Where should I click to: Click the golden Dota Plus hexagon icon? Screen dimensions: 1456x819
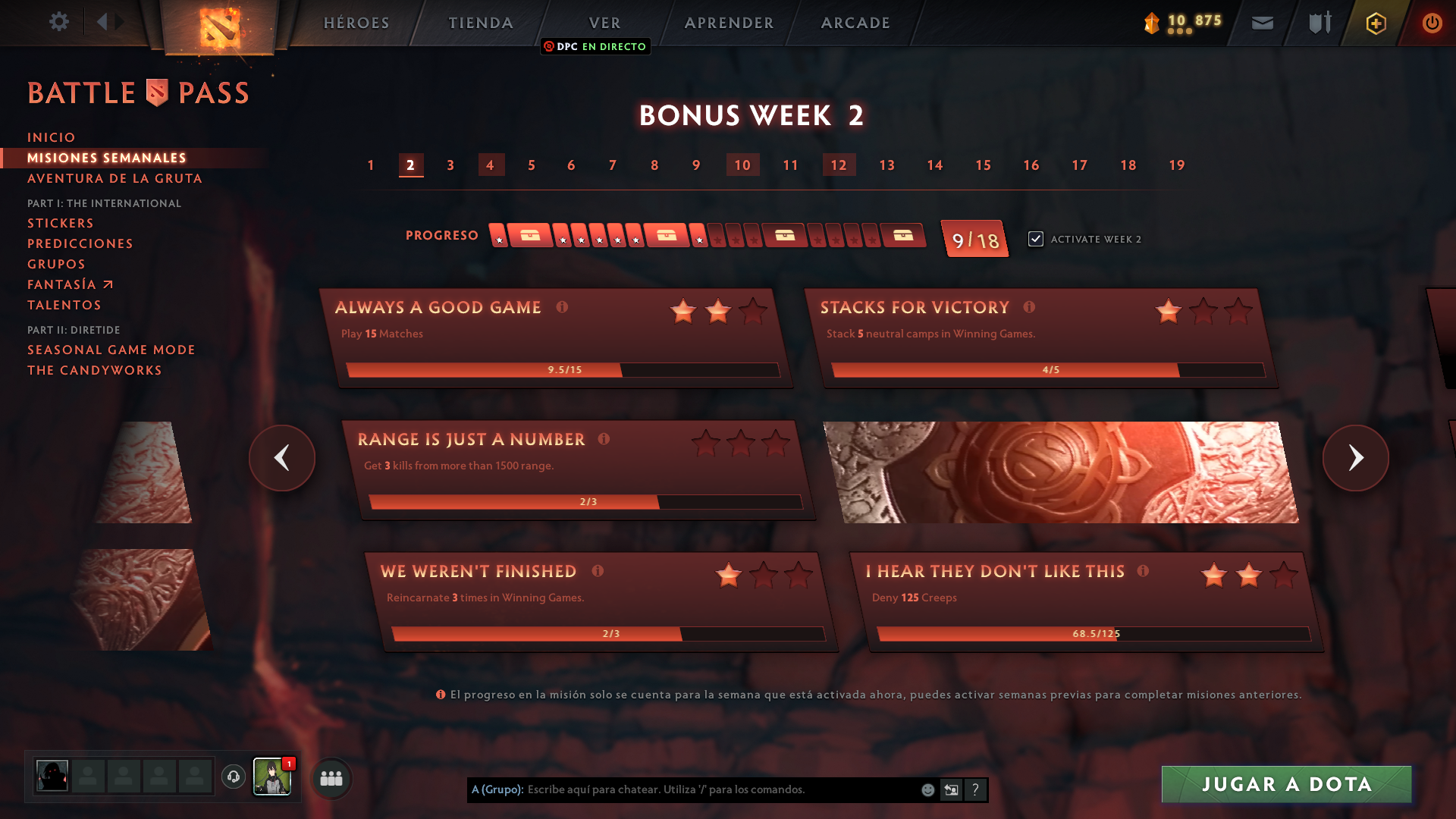(1375, 23)
